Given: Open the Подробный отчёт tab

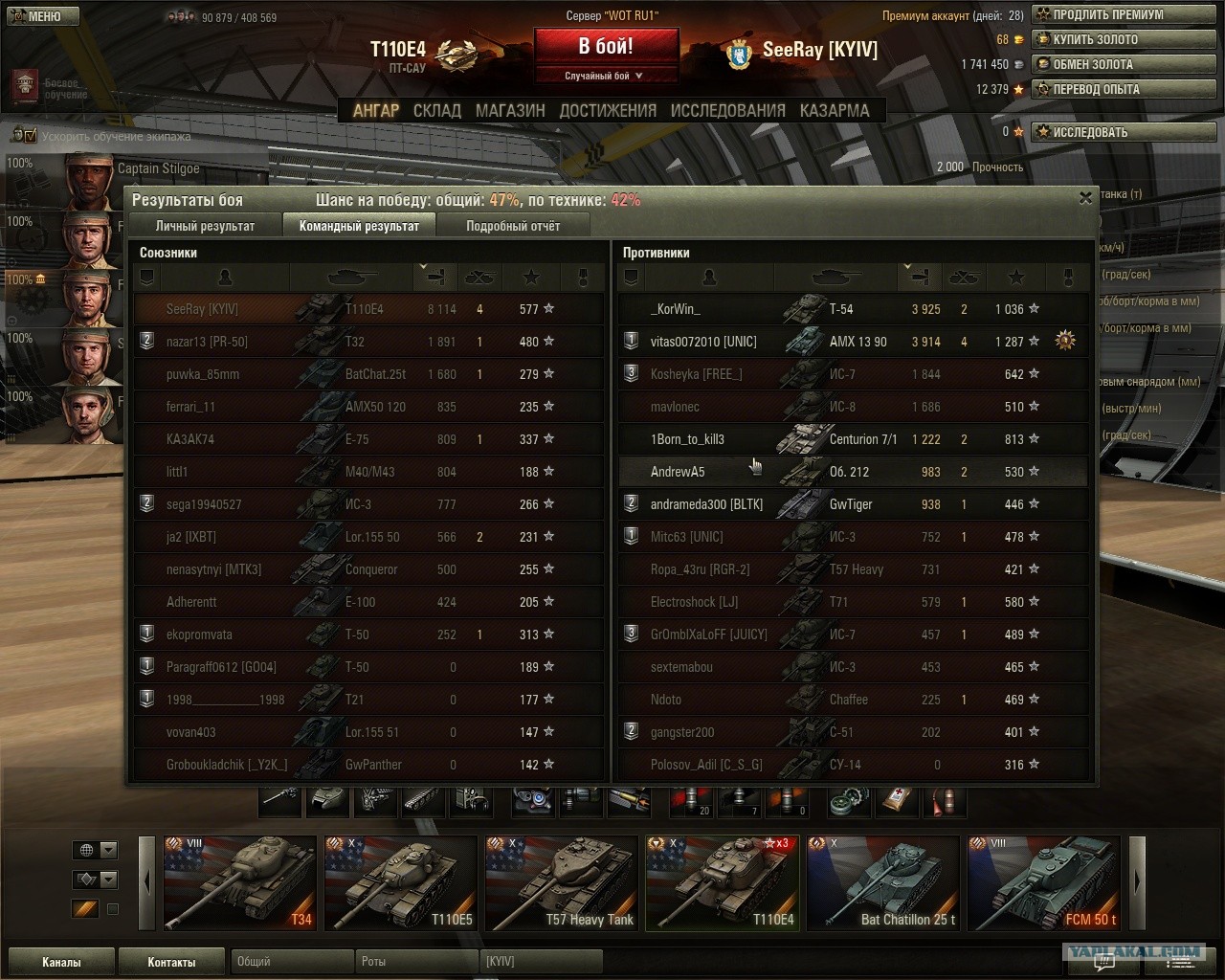Looking at the screenshot, I should point(513,226).
